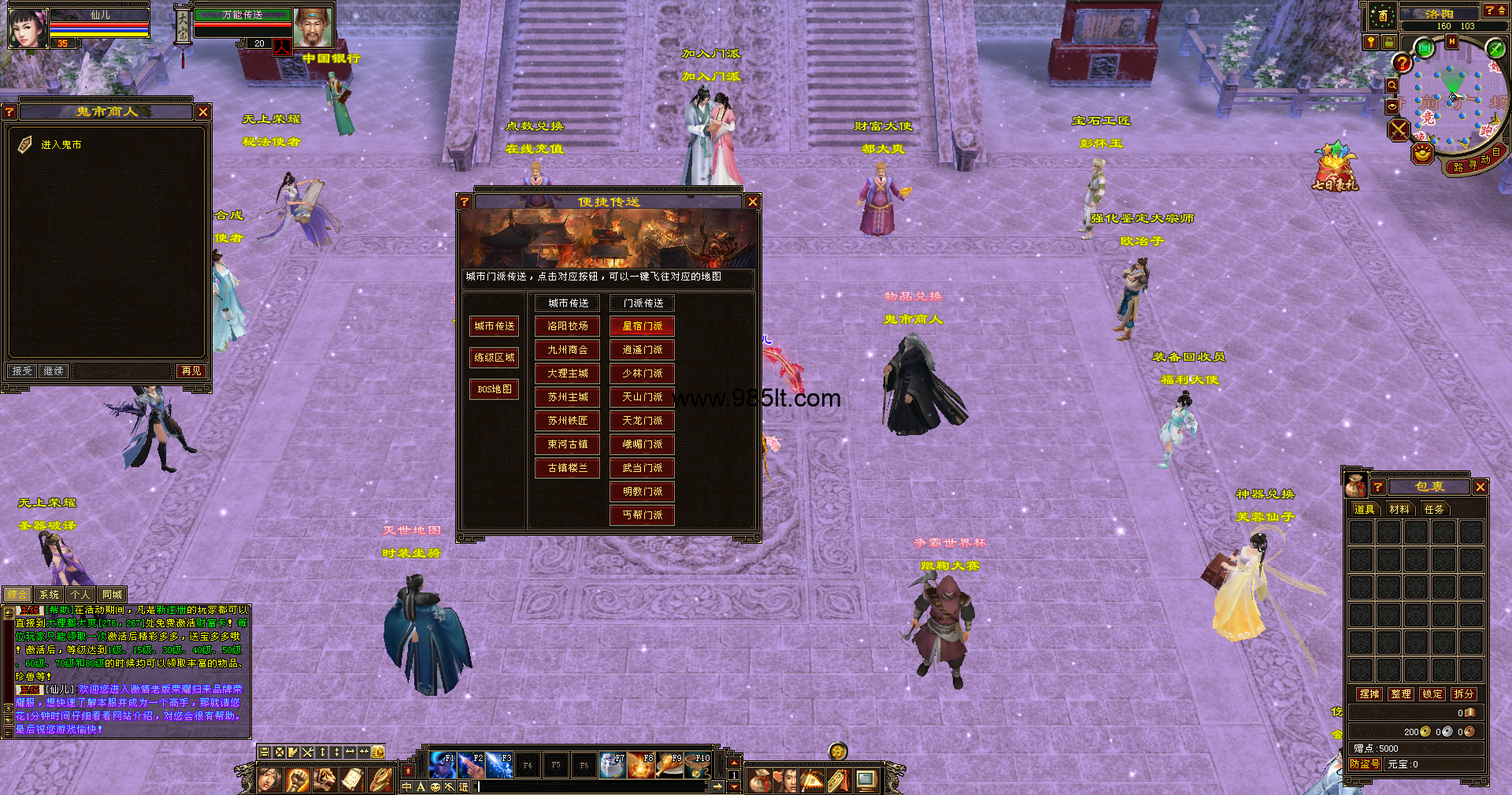Choose 大理王城 teleport destination
Image resolution: width=1512 pixels, height=795 pixels.
tap(568, 373)
